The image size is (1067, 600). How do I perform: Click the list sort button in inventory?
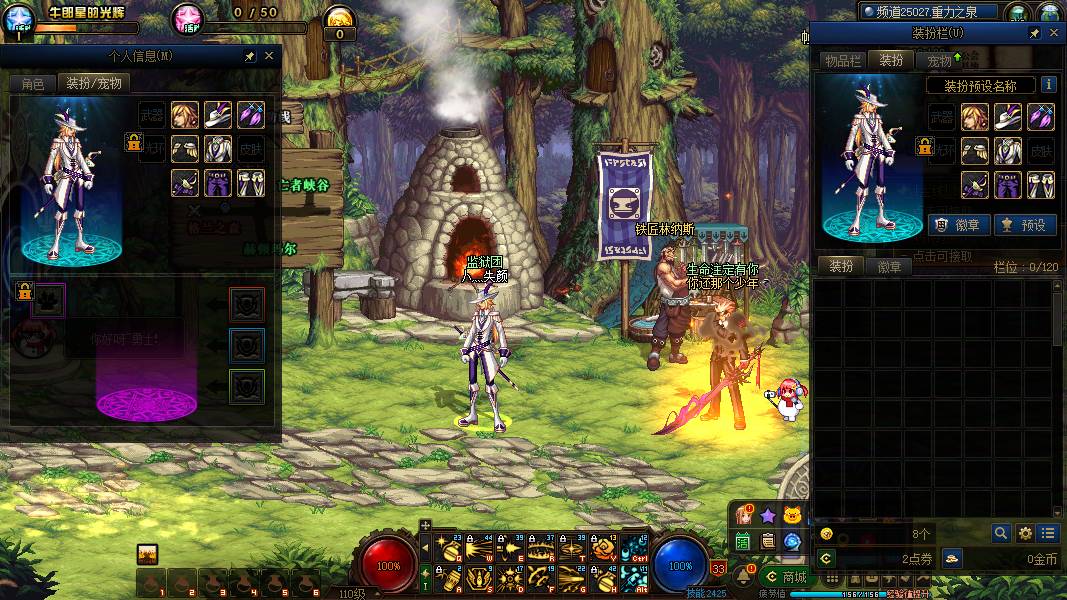pyautogui.click(x=1047, y=533)
